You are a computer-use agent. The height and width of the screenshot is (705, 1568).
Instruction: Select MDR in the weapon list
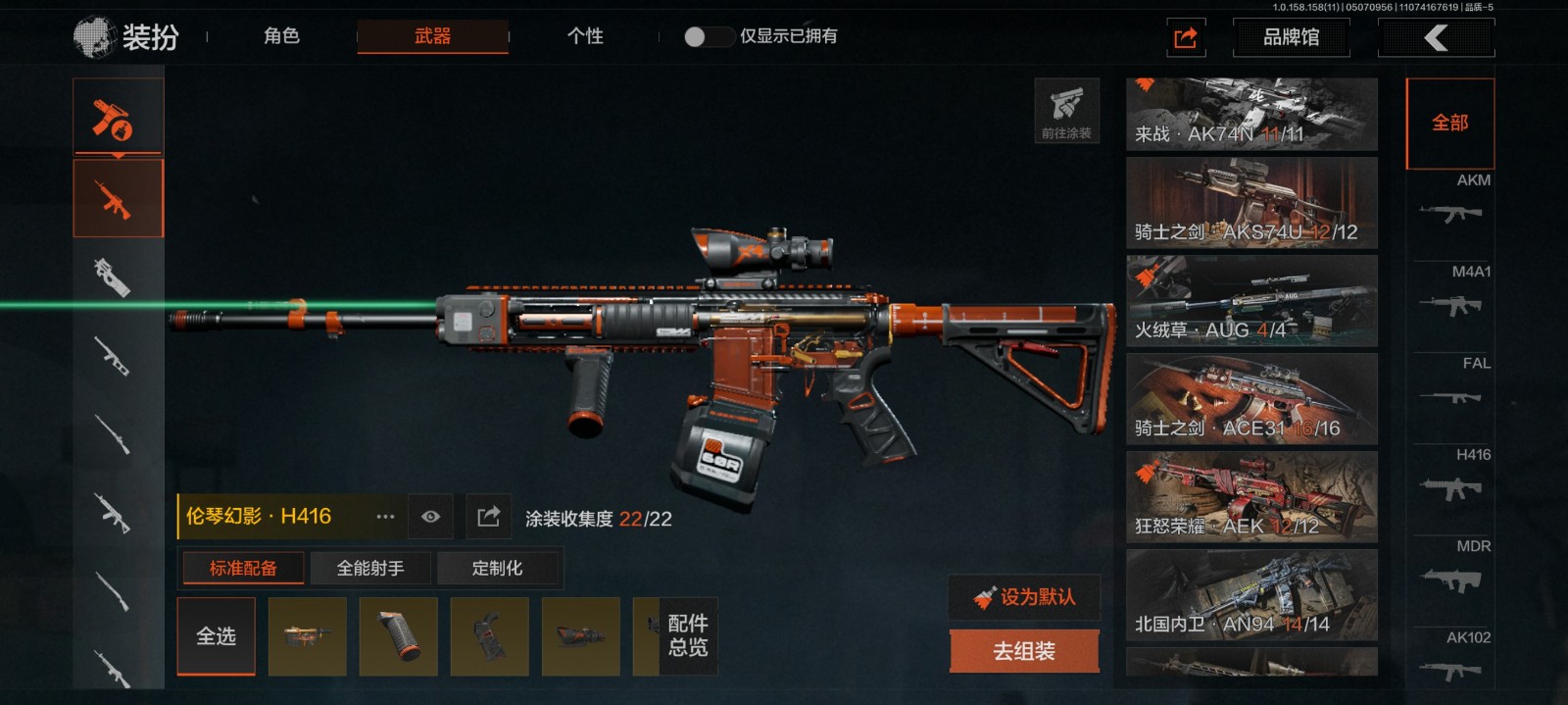pyautogui.click(x=1452, y=571)
